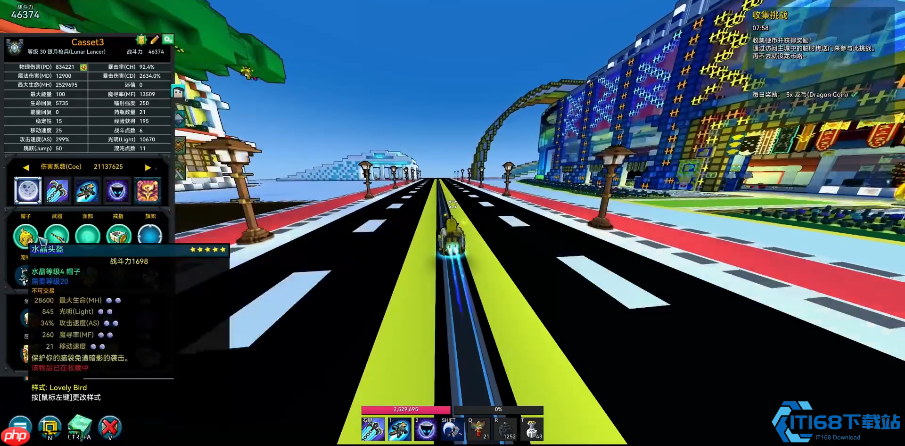Click the red X button at bottom left
This screenshot has width=905, height=446.
click(110, 427)
